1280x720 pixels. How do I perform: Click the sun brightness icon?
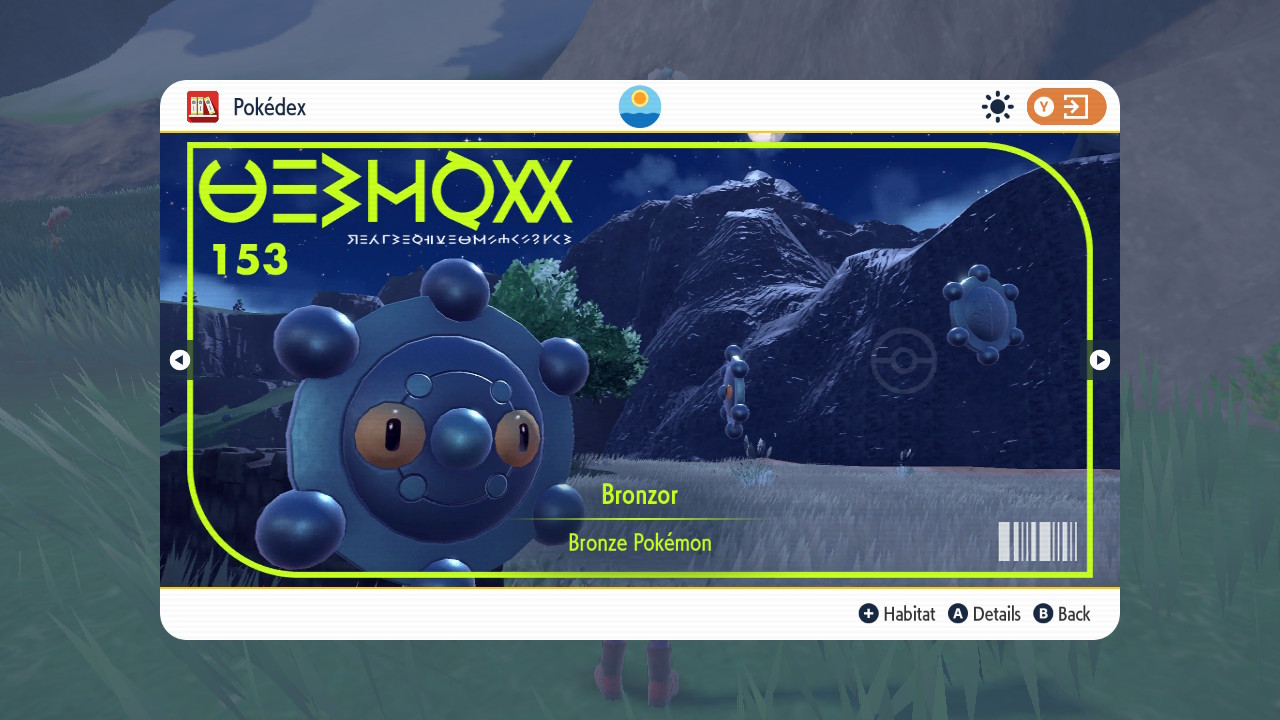[x=997, y=106]
